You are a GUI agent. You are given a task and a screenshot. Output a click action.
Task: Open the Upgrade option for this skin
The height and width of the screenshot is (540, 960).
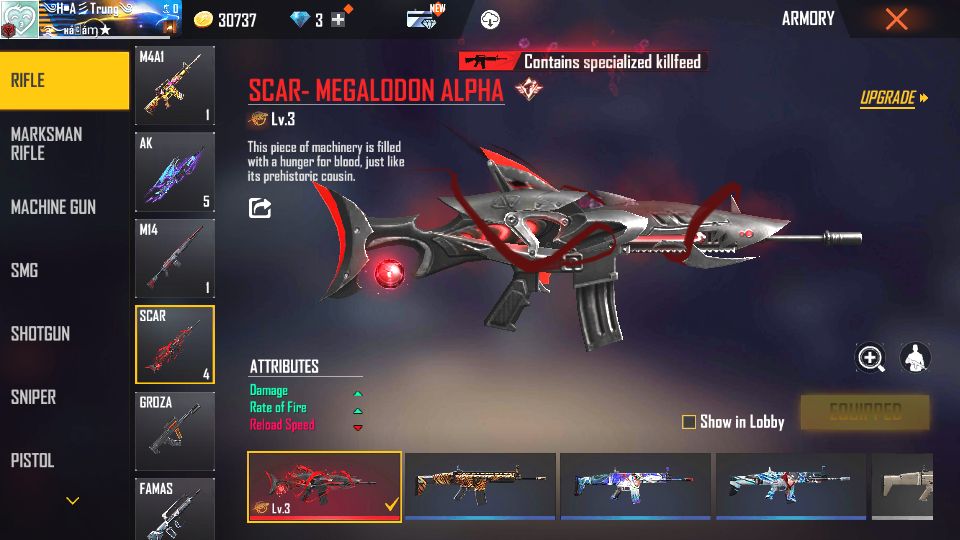tap(893, 98)
